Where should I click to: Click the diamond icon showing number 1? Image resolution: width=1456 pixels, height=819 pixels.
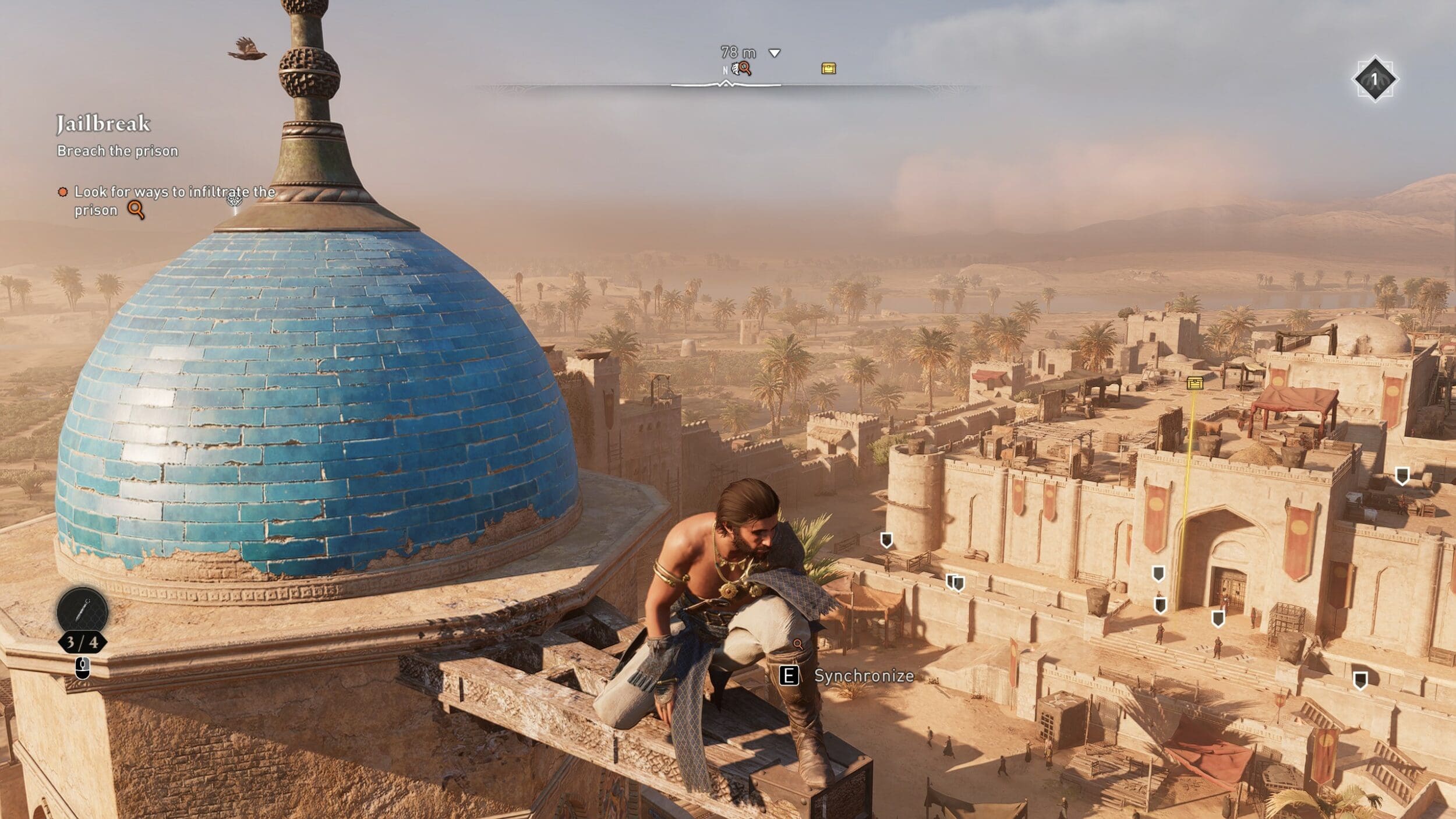[x=1374, y=79]
